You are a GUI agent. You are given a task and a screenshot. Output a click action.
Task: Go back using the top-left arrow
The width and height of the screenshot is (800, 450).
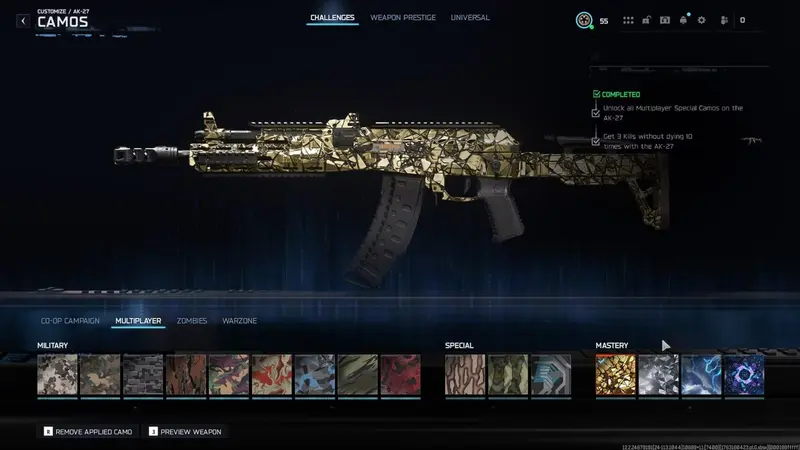coord(23,20)
